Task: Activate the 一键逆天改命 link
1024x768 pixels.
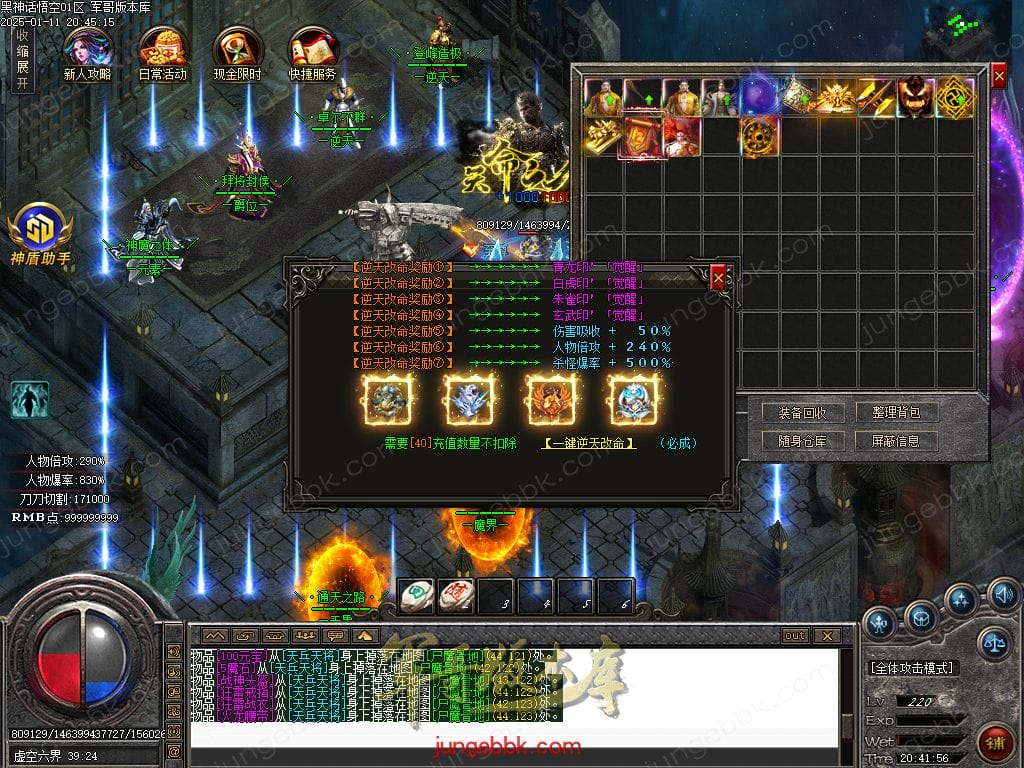Action: pos(589,443)
